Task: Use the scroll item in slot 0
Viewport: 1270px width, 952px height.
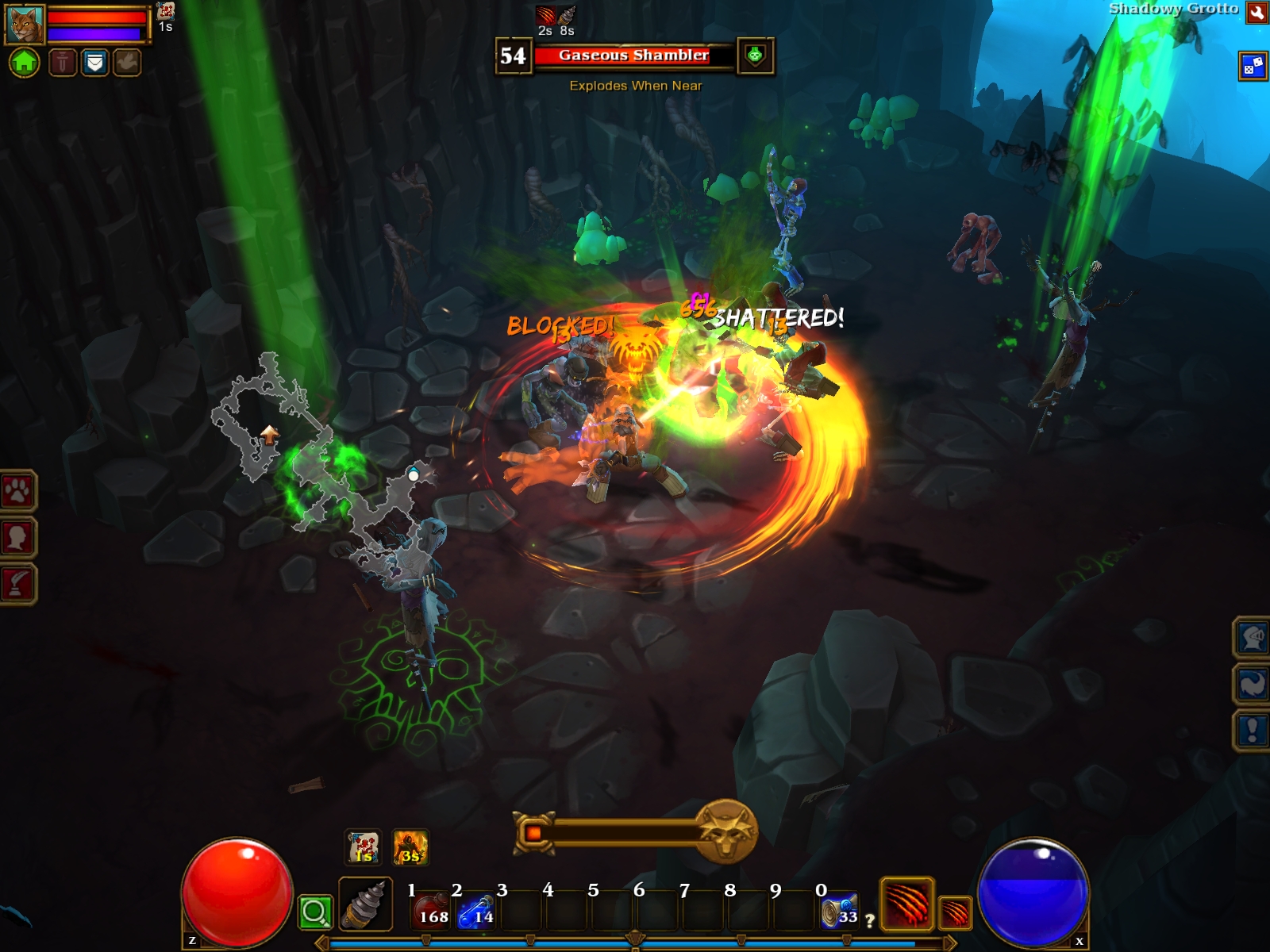Action: [x=840, y=911]
